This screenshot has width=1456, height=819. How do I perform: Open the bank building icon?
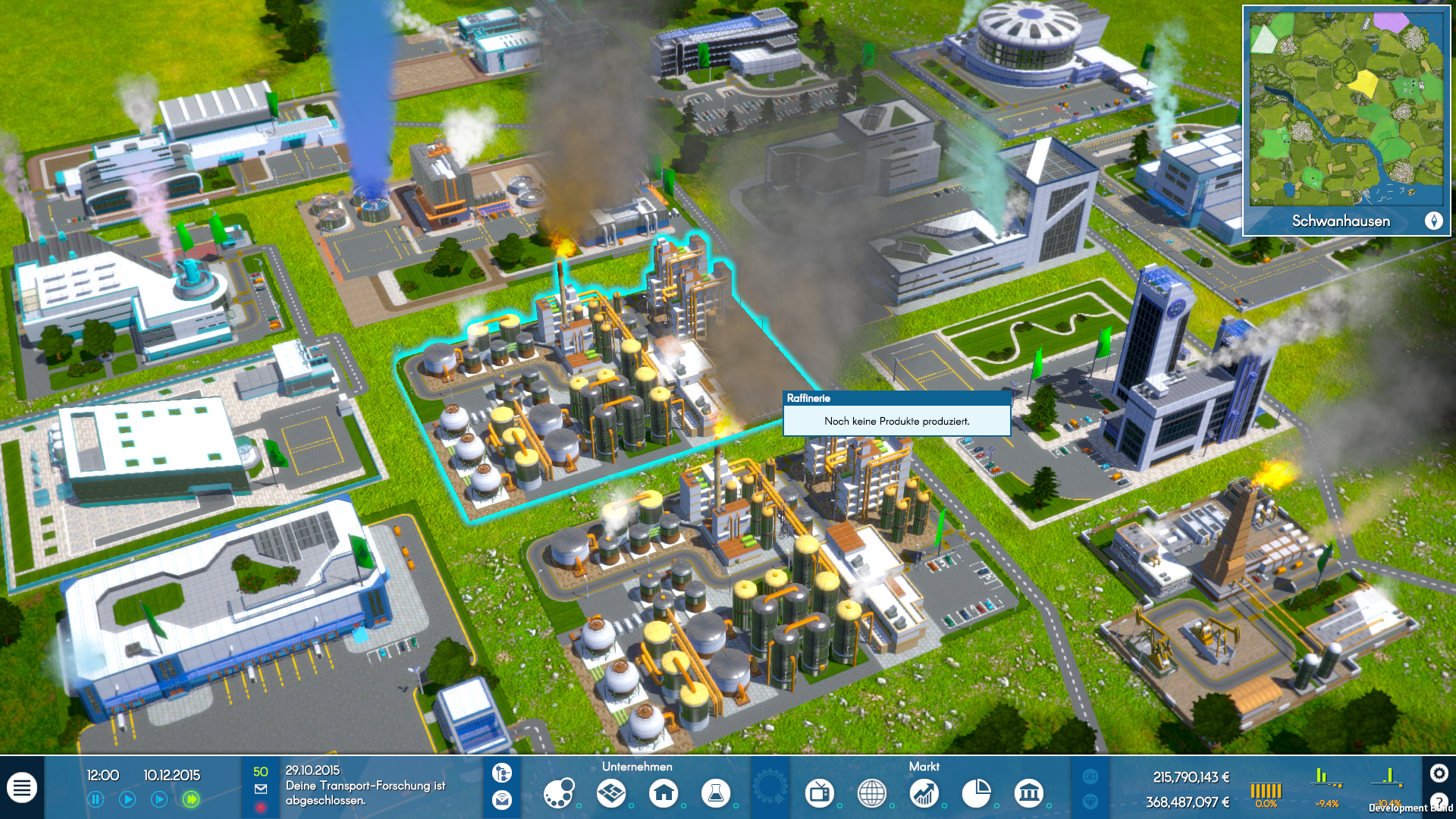(1029, 794)
